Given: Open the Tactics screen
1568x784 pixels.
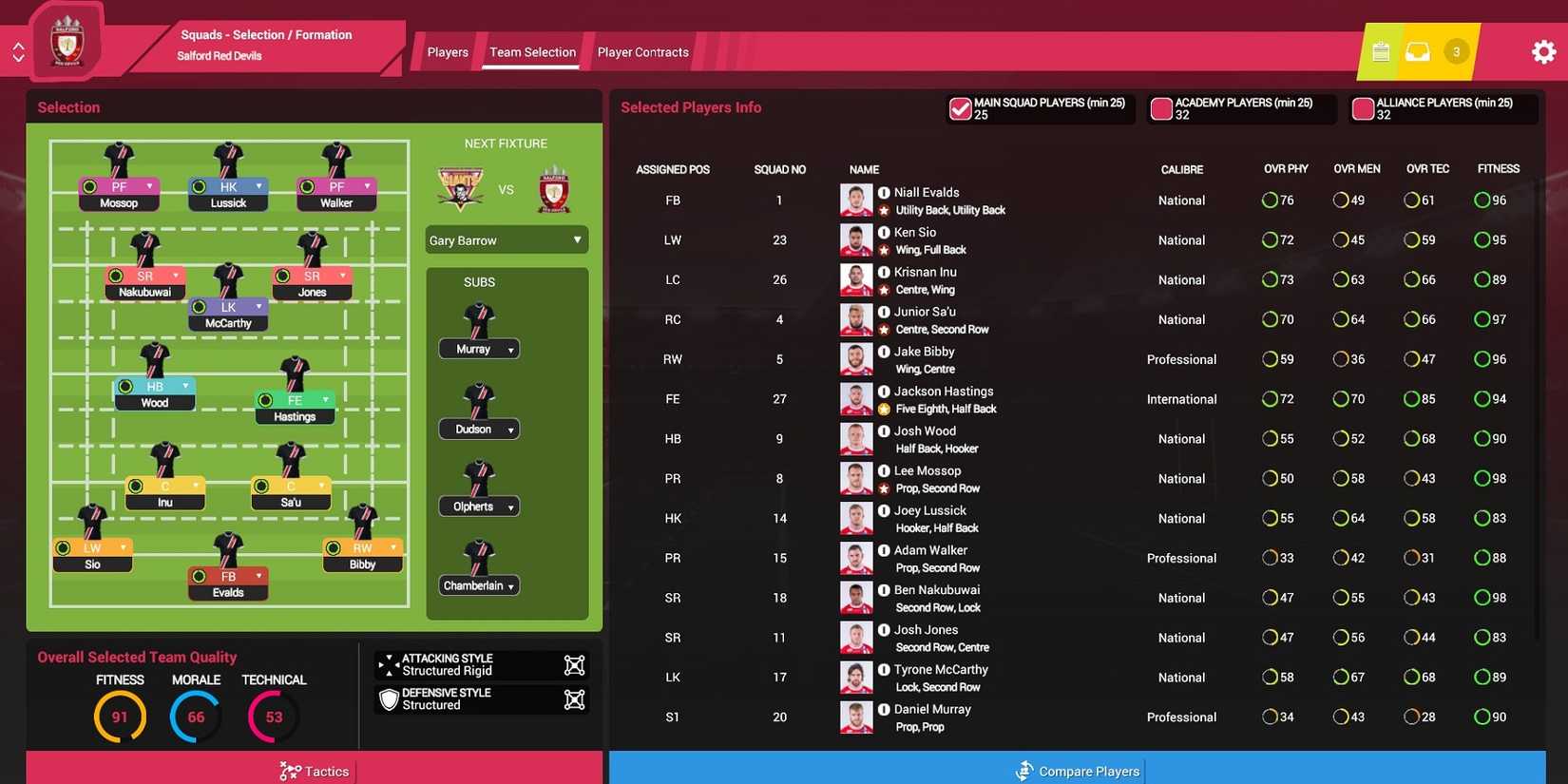Looking at the screenshot, I should point(314,771).
